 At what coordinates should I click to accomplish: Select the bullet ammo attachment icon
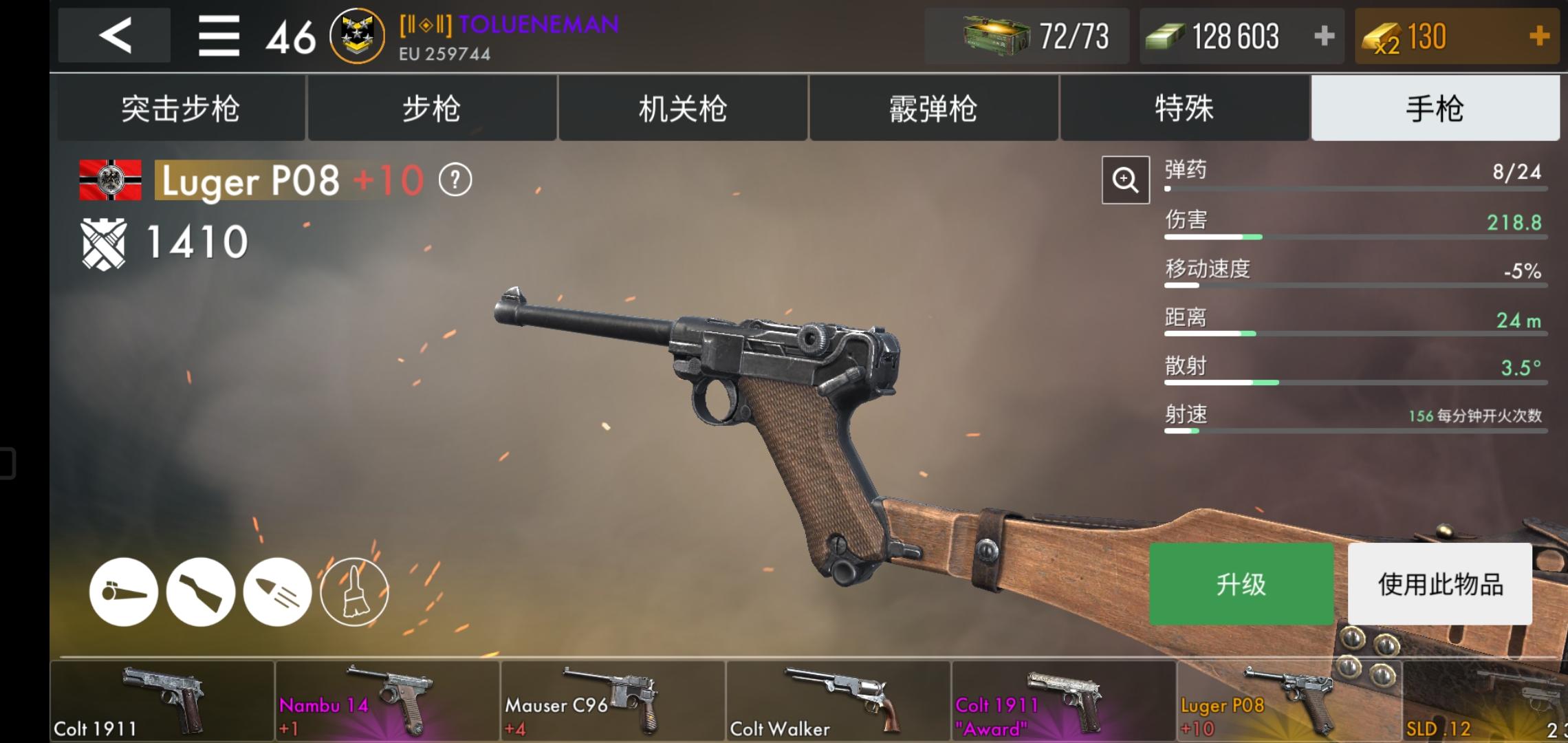(277, 592)
